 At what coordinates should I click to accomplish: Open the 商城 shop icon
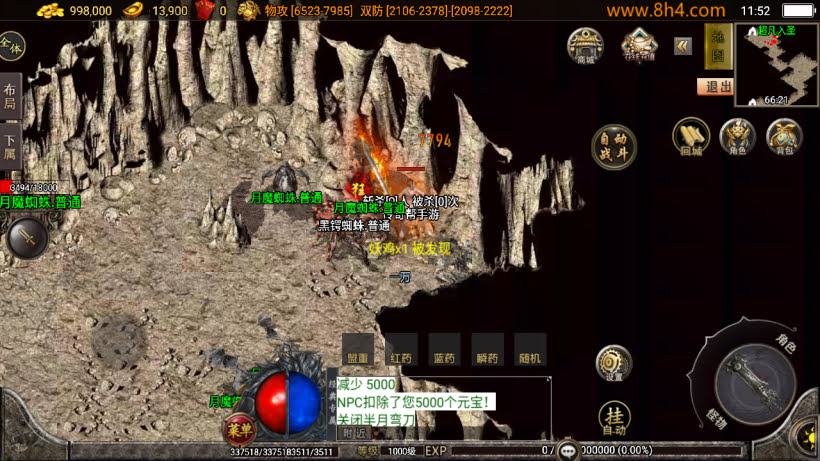click(585, 45)
